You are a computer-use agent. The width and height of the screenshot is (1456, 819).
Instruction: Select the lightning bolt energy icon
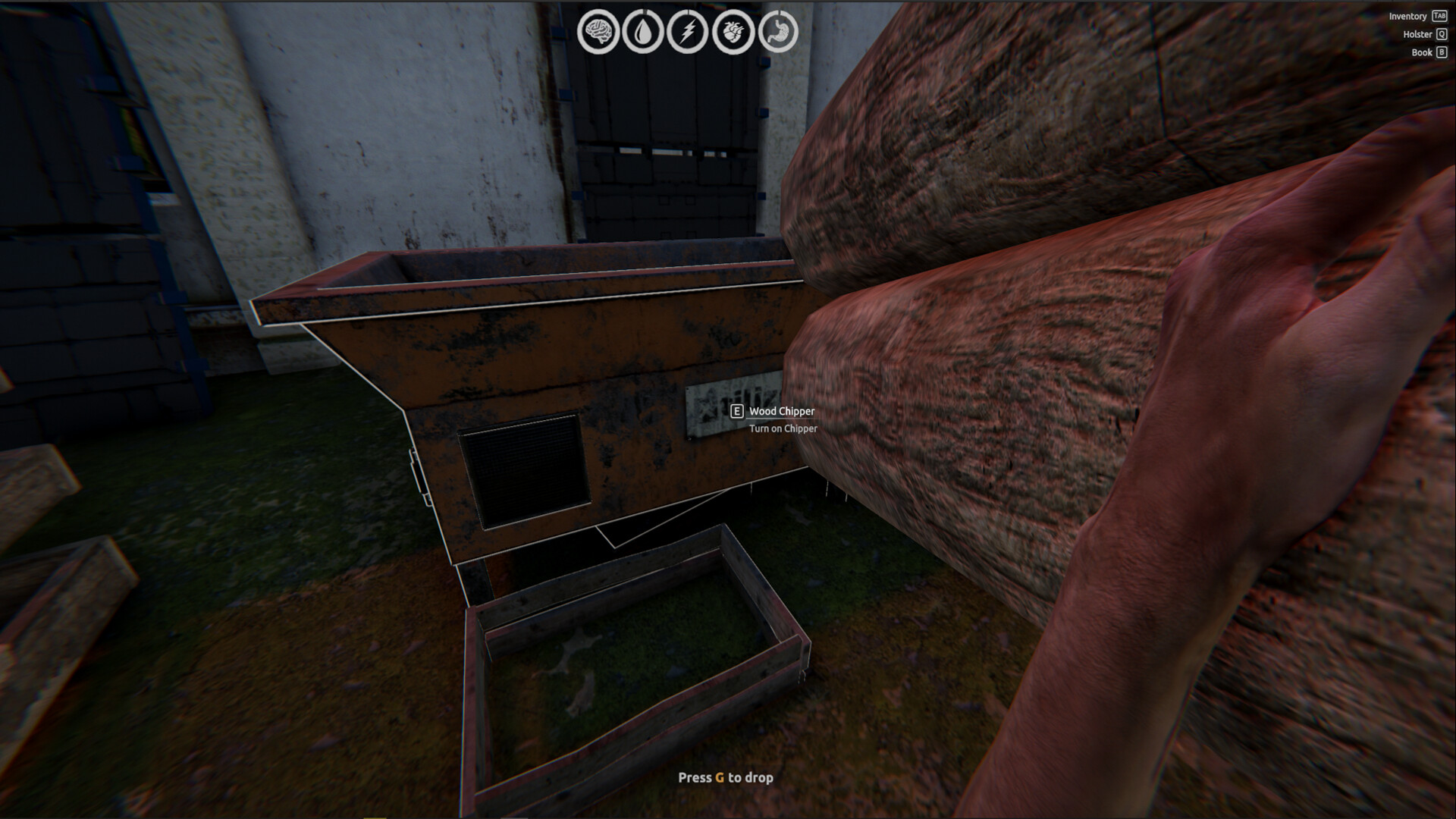pos(688,30)
